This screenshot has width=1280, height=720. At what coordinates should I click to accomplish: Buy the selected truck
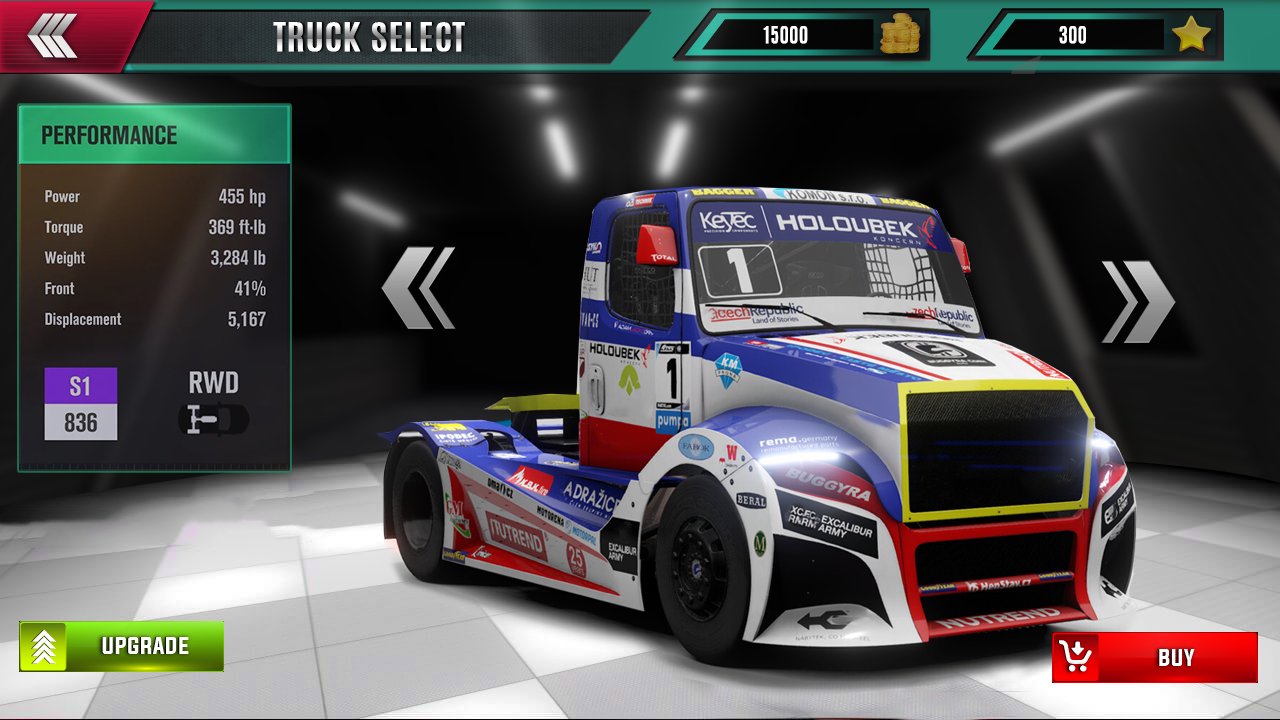click(1155, 657)
